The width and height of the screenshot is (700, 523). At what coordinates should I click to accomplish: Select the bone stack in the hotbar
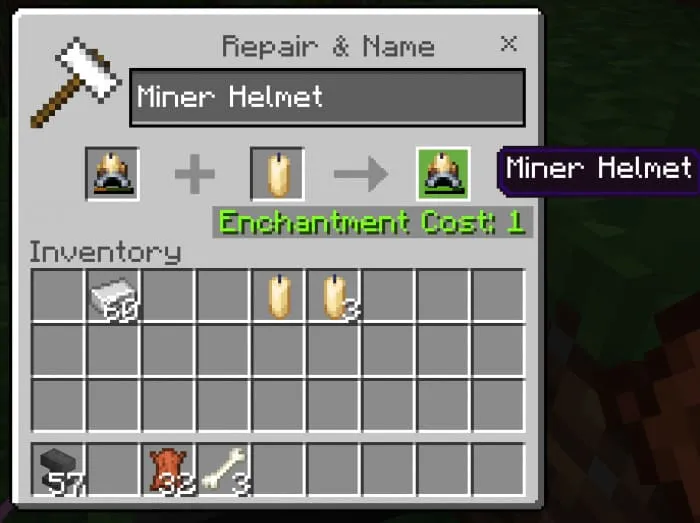coord(223,470)
